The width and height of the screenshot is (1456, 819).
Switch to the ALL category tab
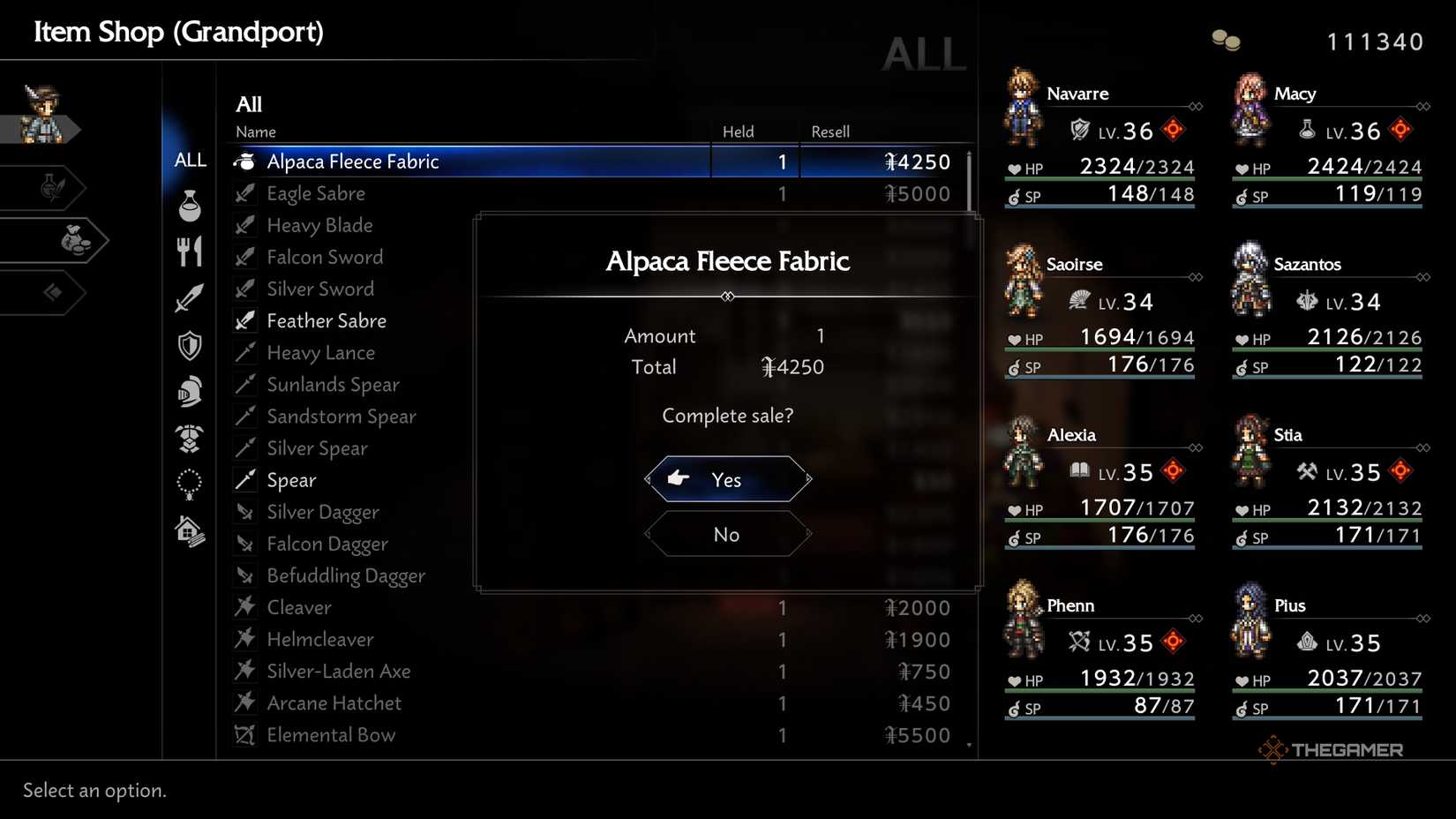[189, 160]
